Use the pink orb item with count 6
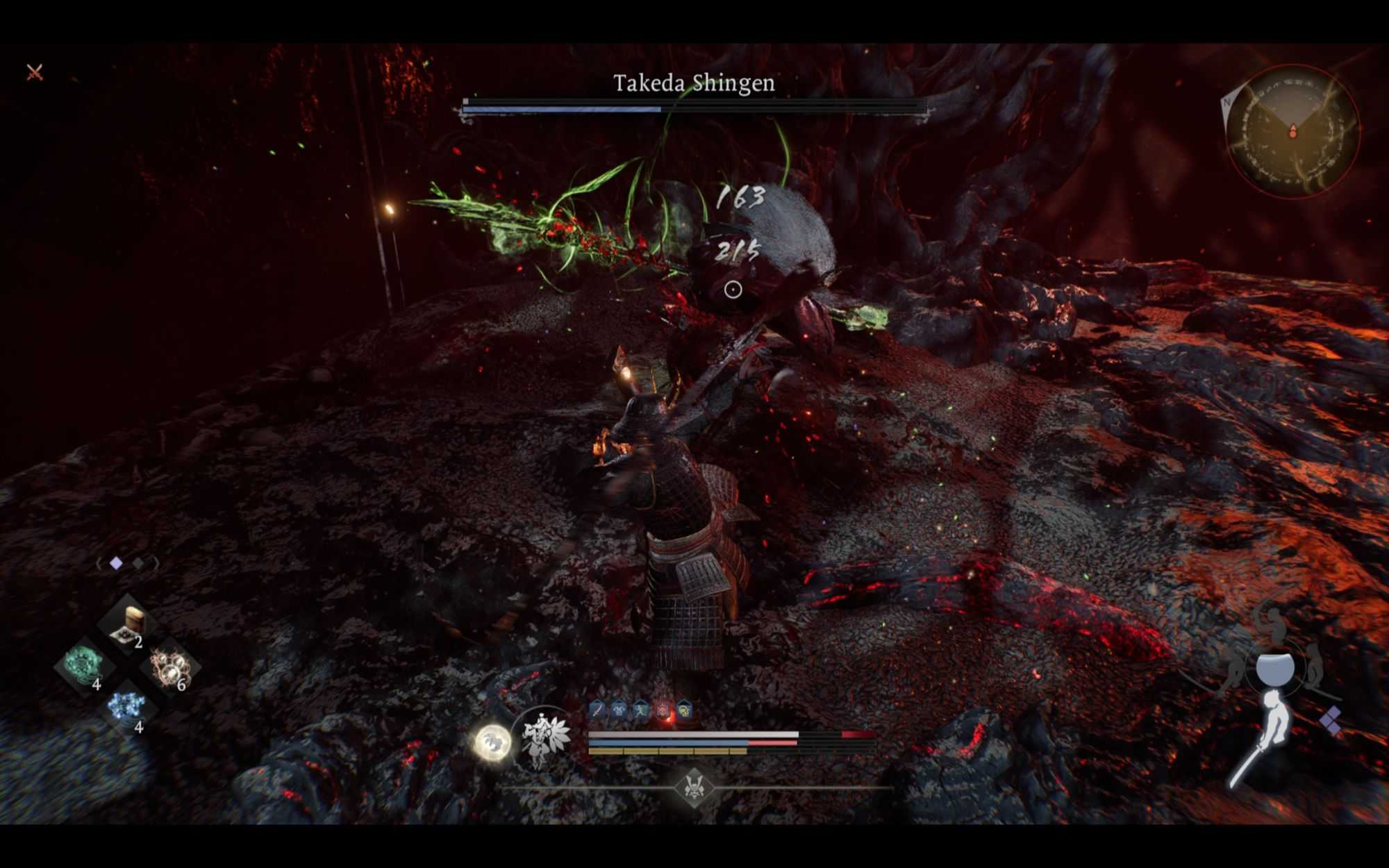The height and width of the screenshot is (868, 1389). point(169,667)
